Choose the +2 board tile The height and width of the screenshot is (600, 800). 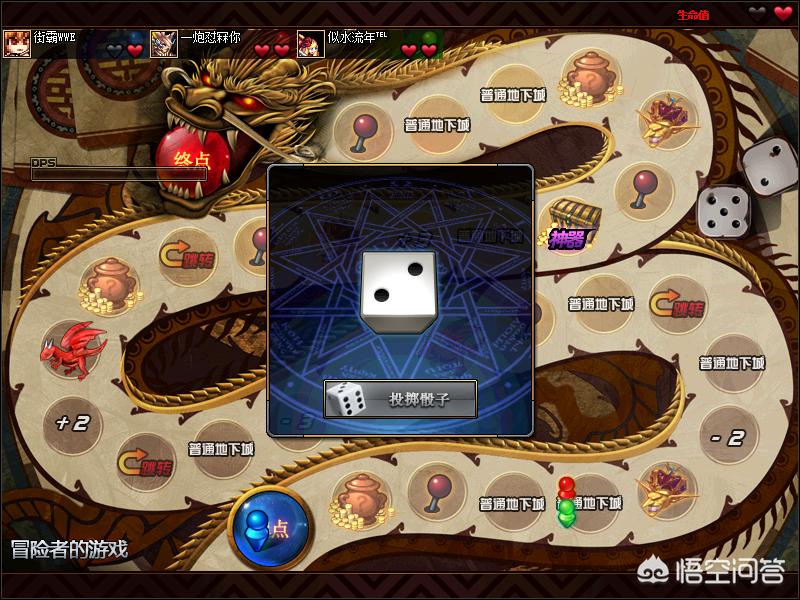click(x=72, y=421)
